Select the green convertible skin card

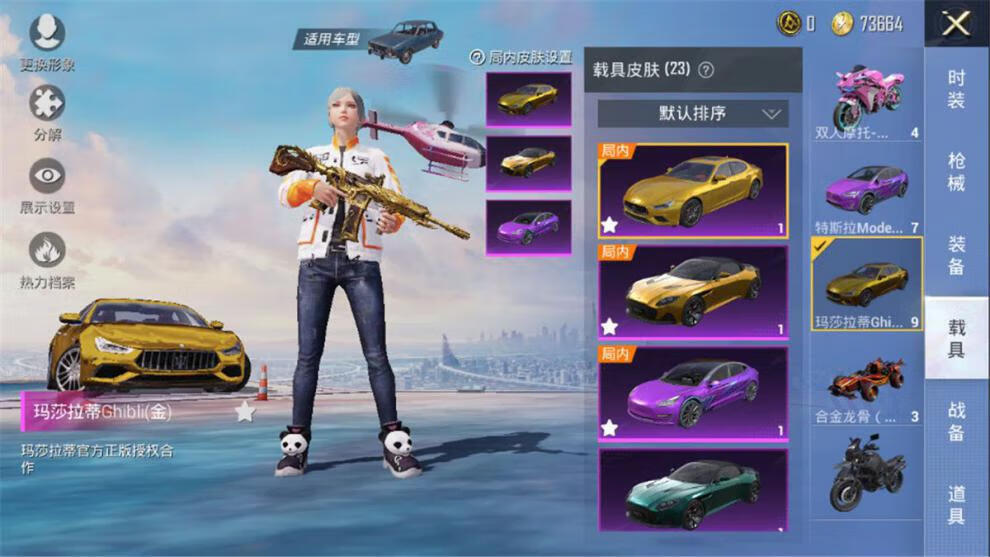[692, 490]
